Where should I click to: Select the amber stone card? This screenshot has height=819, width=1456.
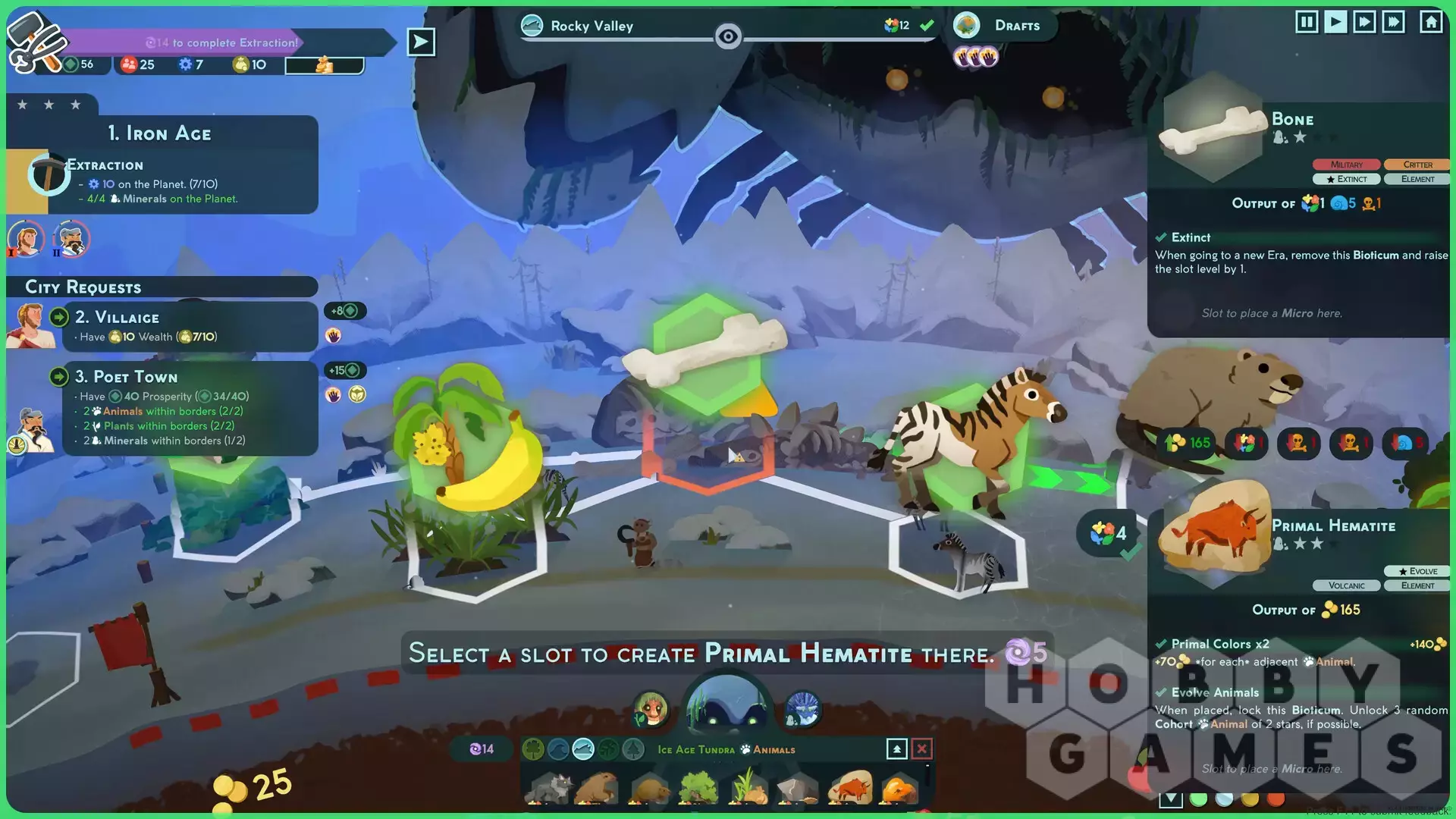coord(900,789)
